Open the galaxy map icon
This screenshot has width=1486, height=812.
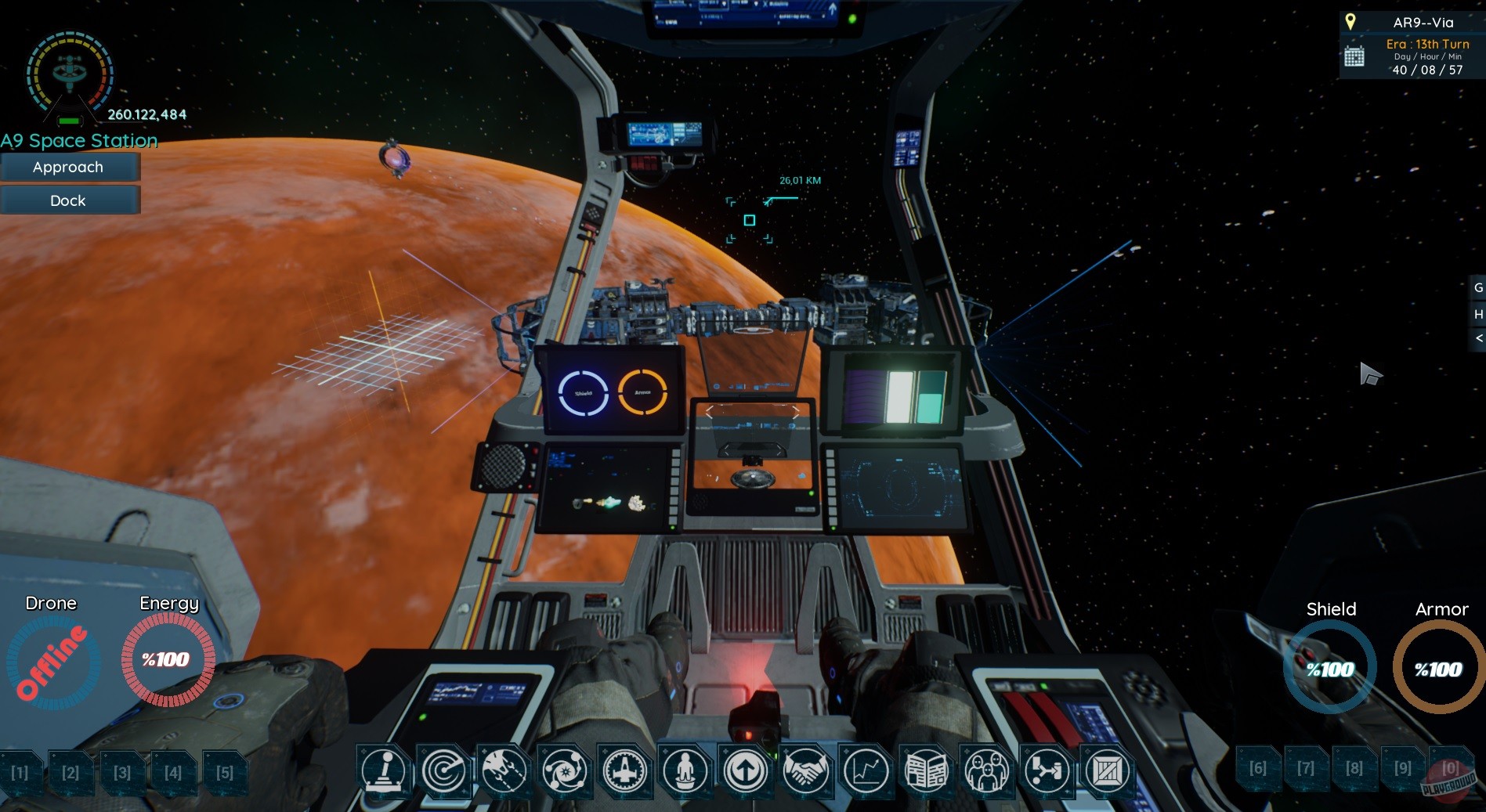tap(564, 771)
